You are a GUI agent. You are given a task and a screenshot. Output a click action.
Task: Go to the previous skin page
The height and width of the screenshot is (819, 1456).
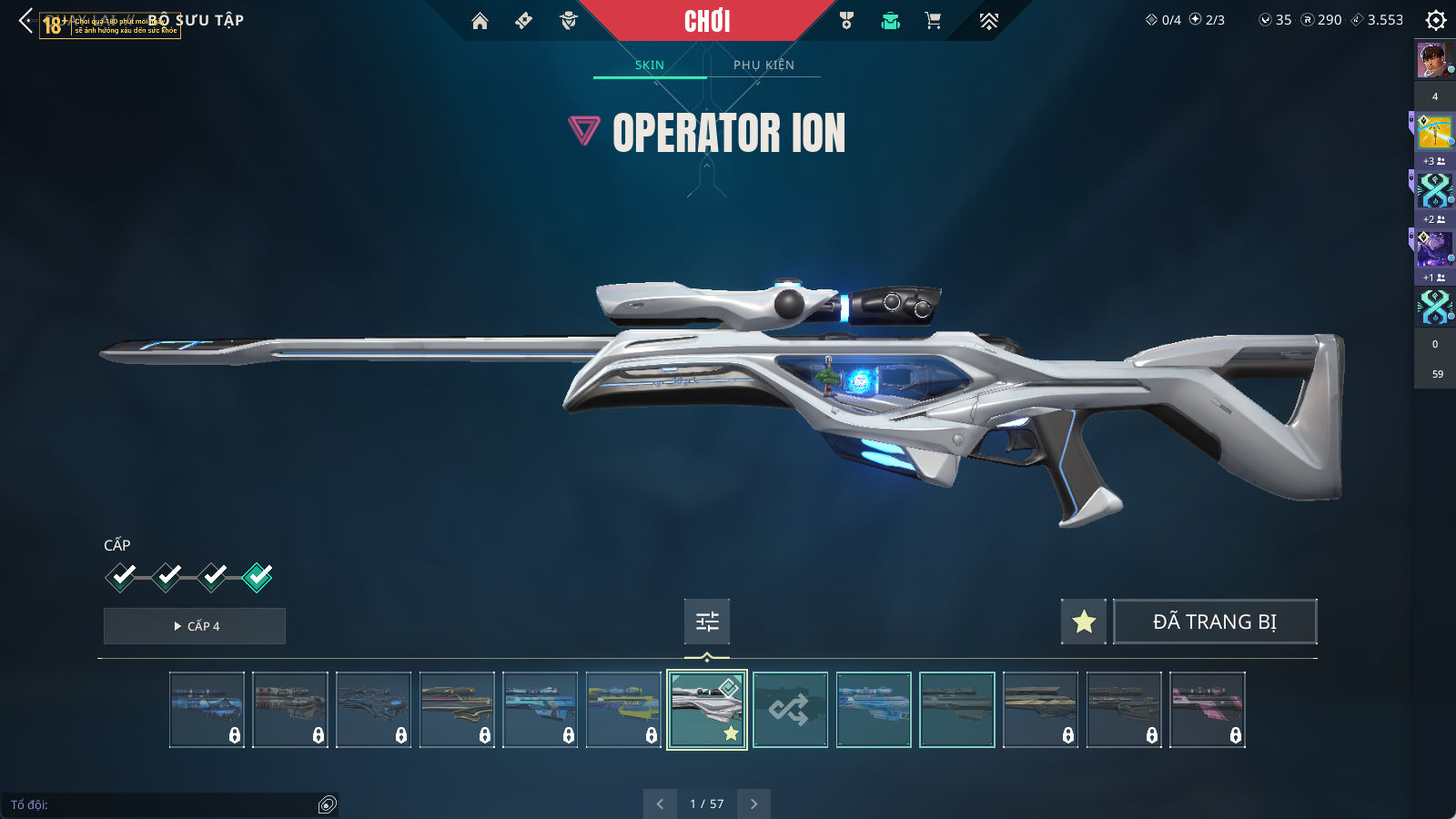pos(660,804)
